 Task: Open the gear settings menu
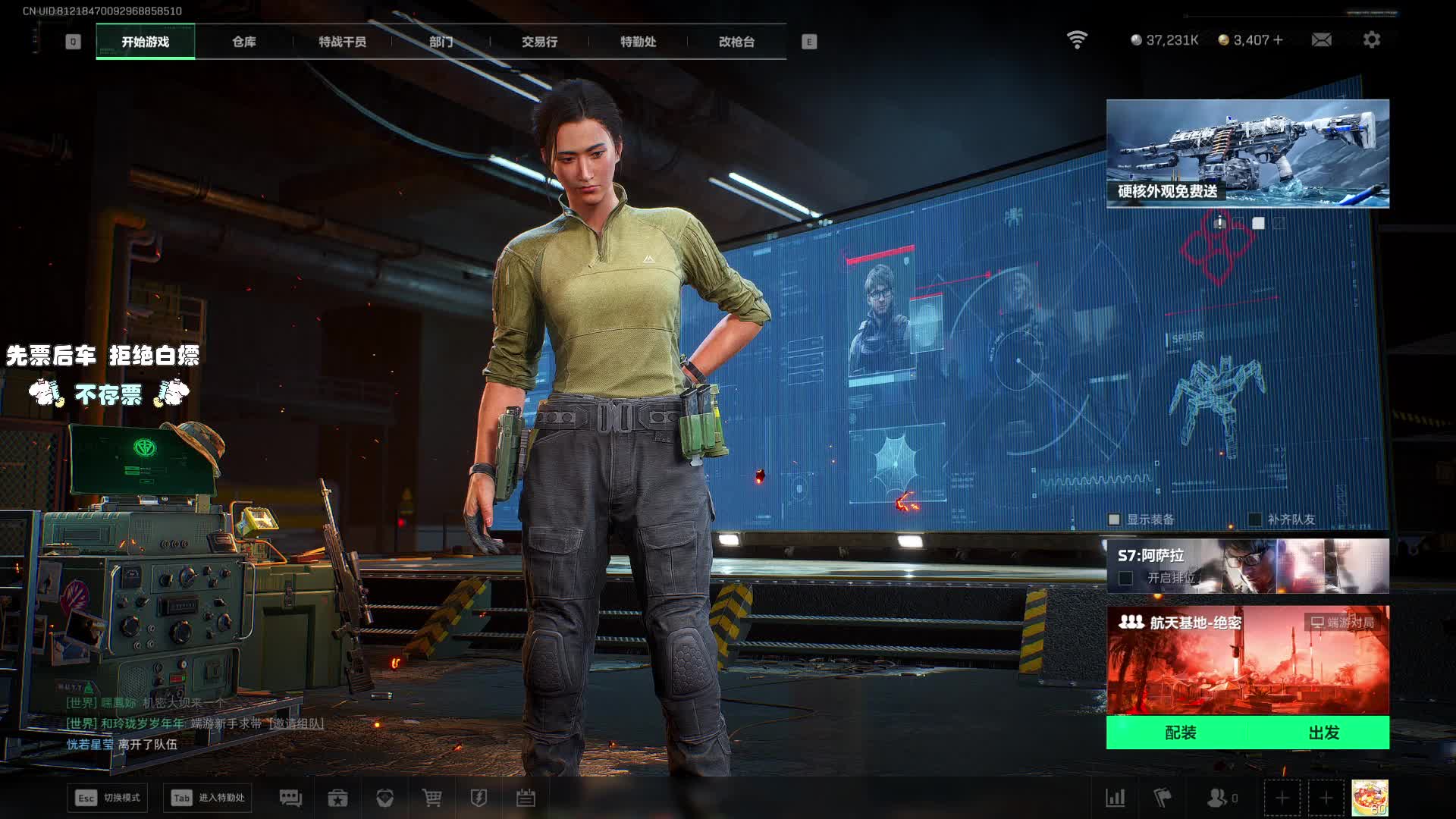click(x=1371, y=39)
